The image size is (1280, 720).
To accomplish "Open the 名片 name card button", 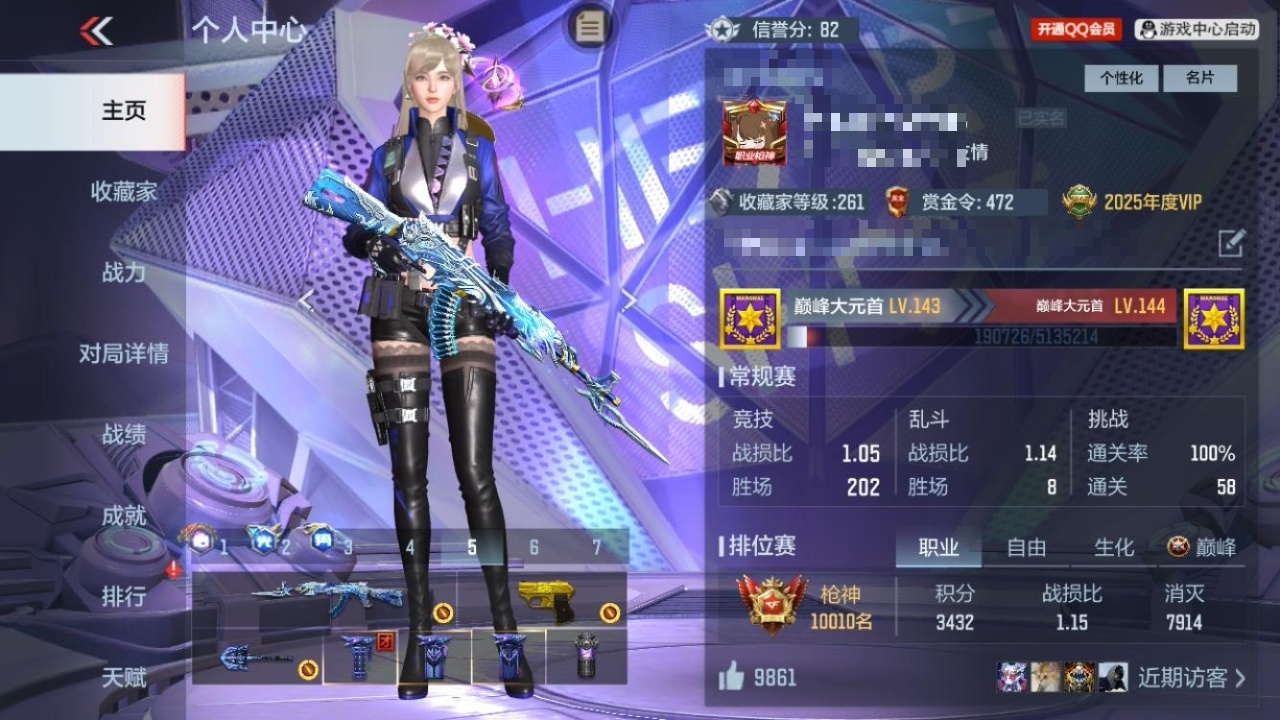I will point(1200,78).
